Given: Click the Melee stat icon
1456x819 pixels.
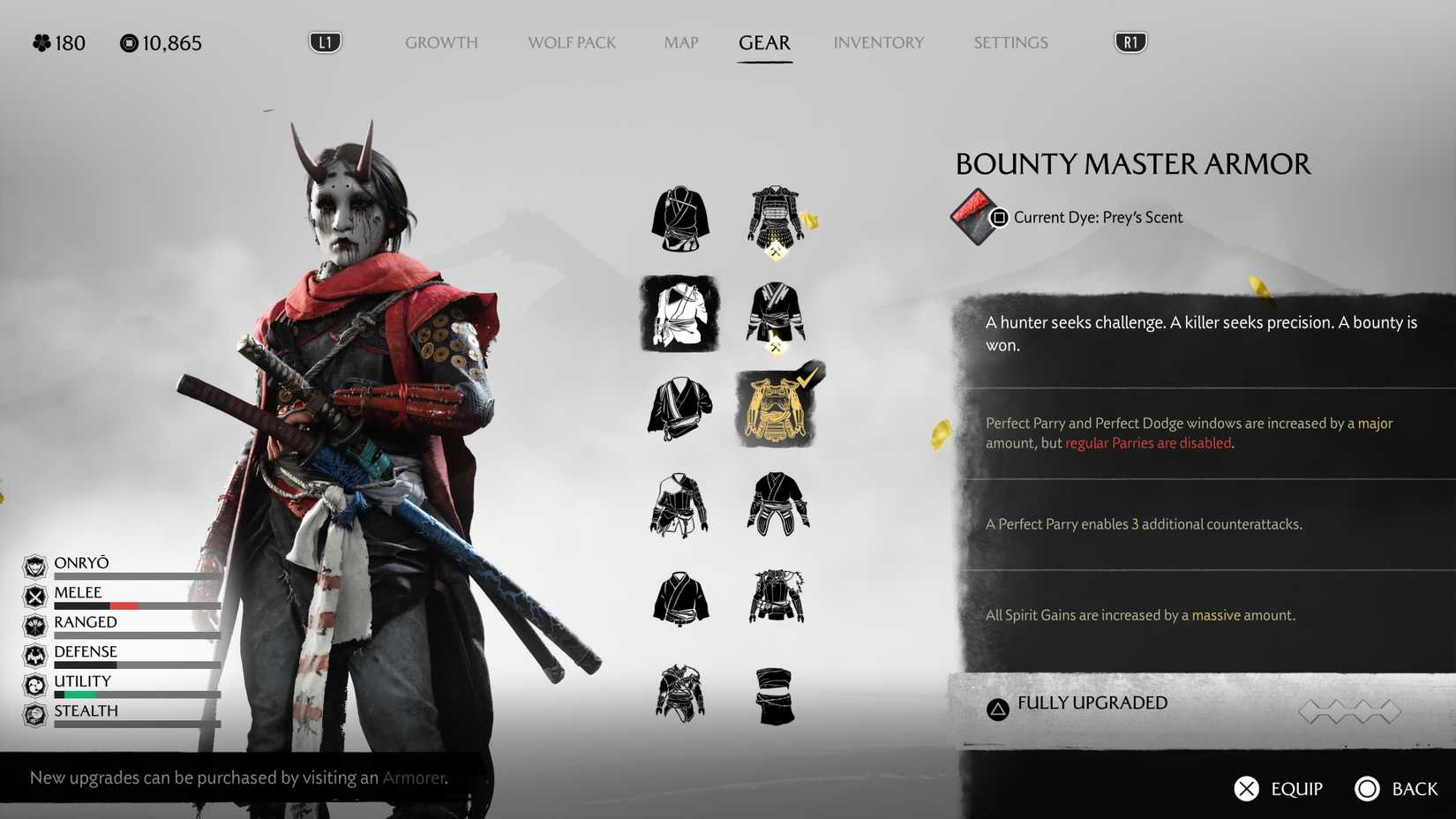Looking at the screenshot, I should tap(35, 595).
